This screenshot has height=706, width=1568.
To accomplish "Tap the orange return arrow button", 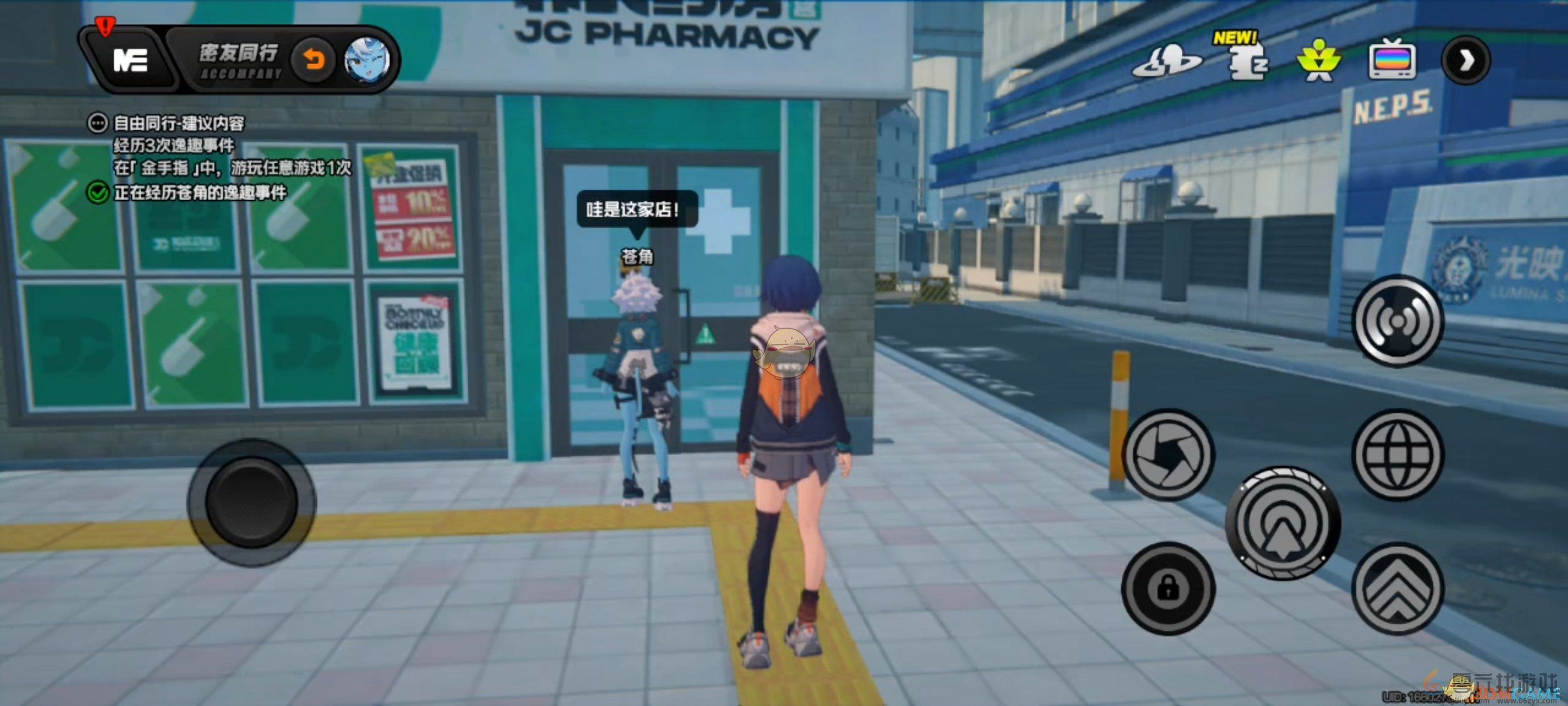I will click(x=314, y=61).
